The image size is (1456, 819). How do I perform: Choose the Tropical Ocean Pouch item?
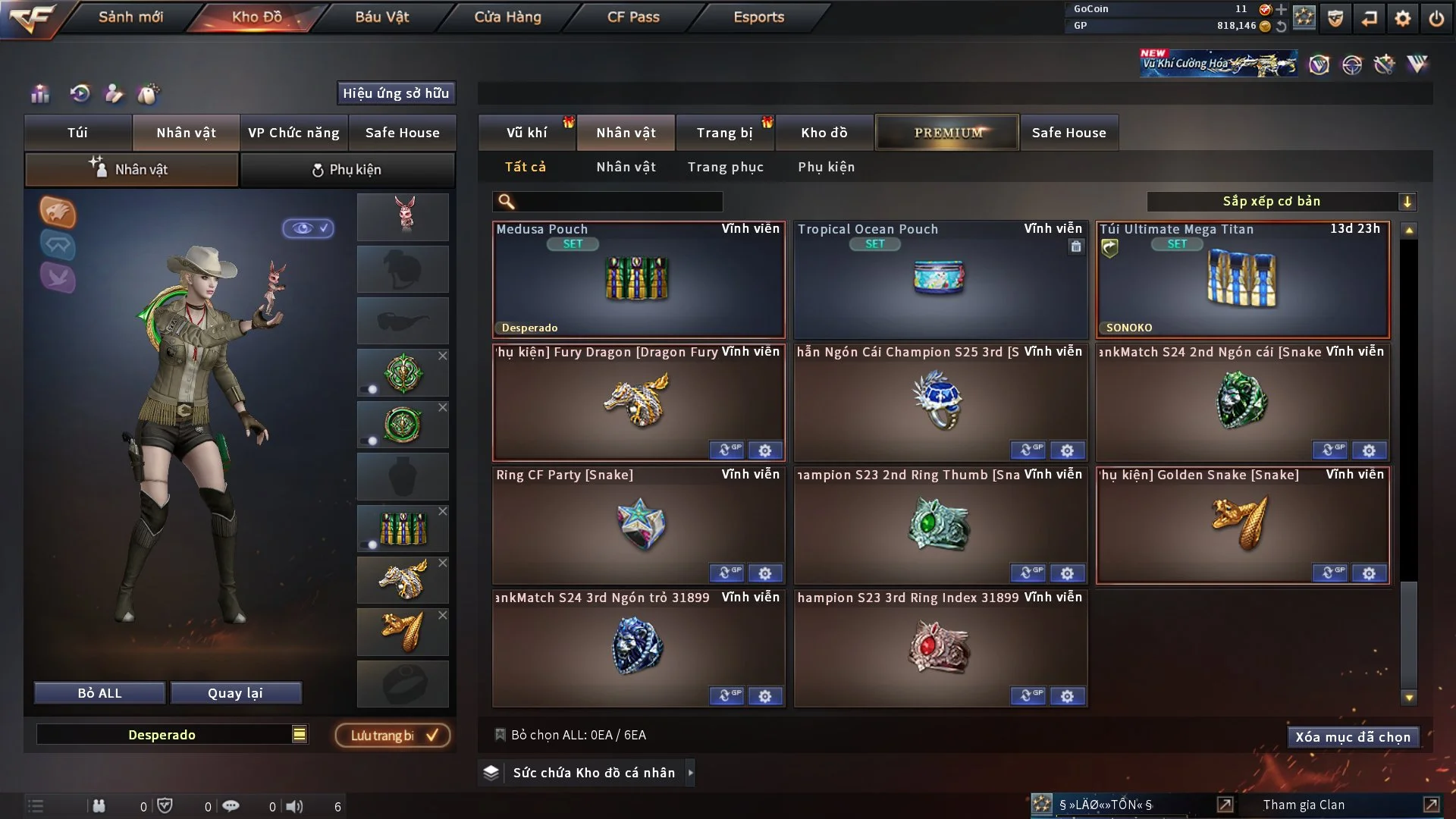point(940,280)
